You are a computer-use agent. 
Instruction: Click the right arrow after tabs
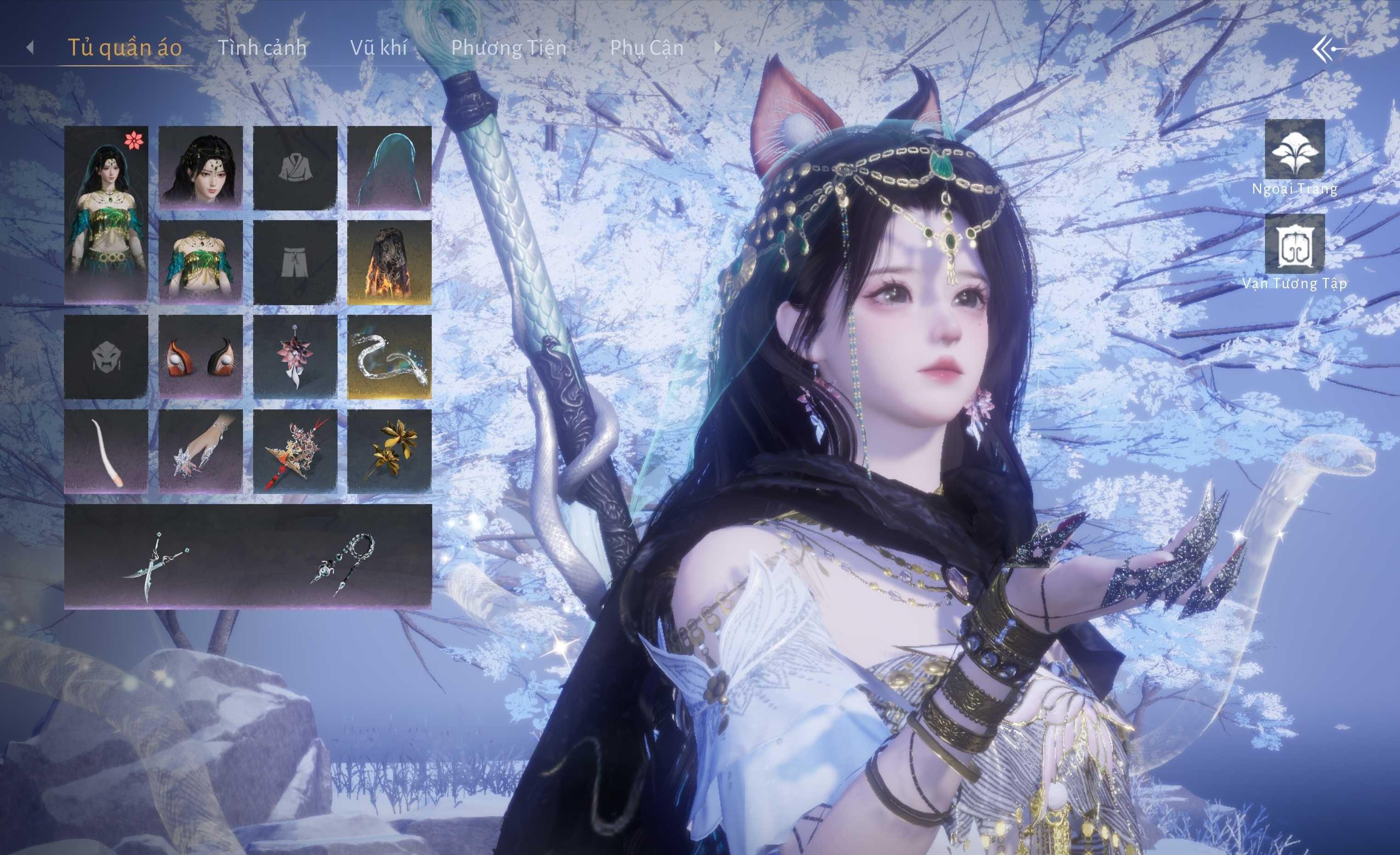pos(717,48)
